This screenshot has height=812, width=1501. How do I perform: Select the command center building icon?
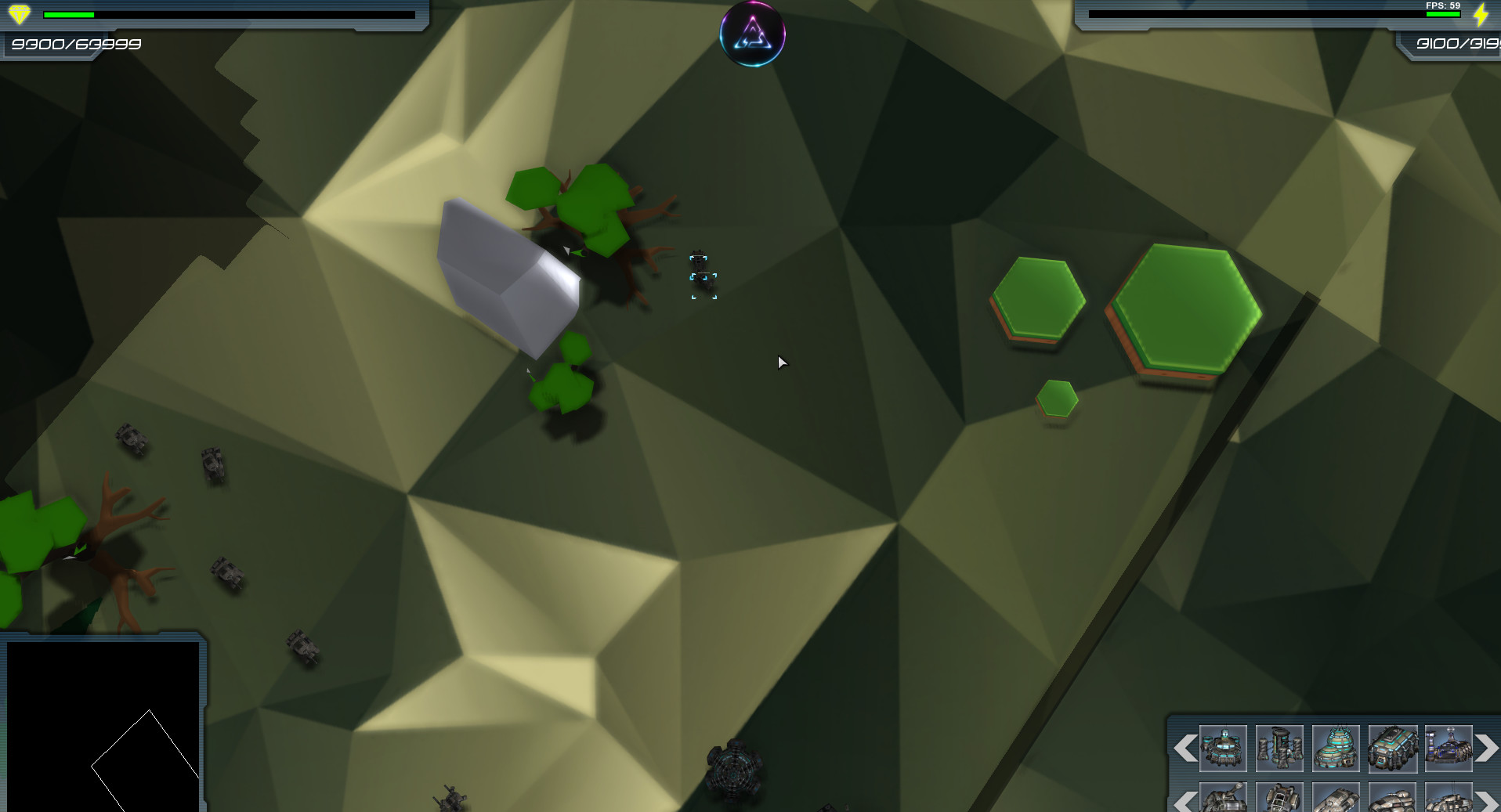[x=1223, y=749]
